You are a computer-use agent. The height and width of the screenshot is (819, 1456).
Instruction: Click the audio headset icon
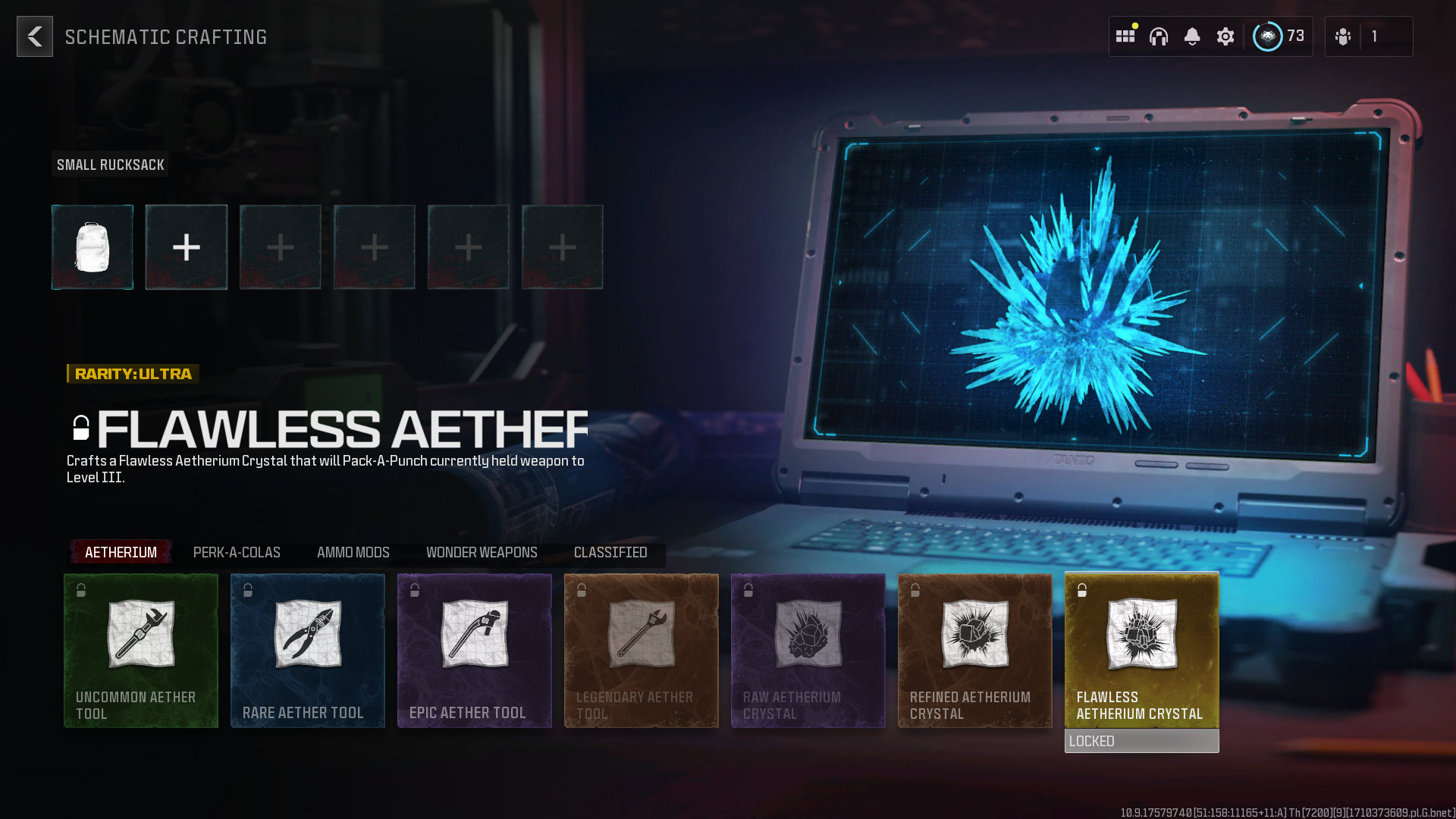[x=1159, y=36]
